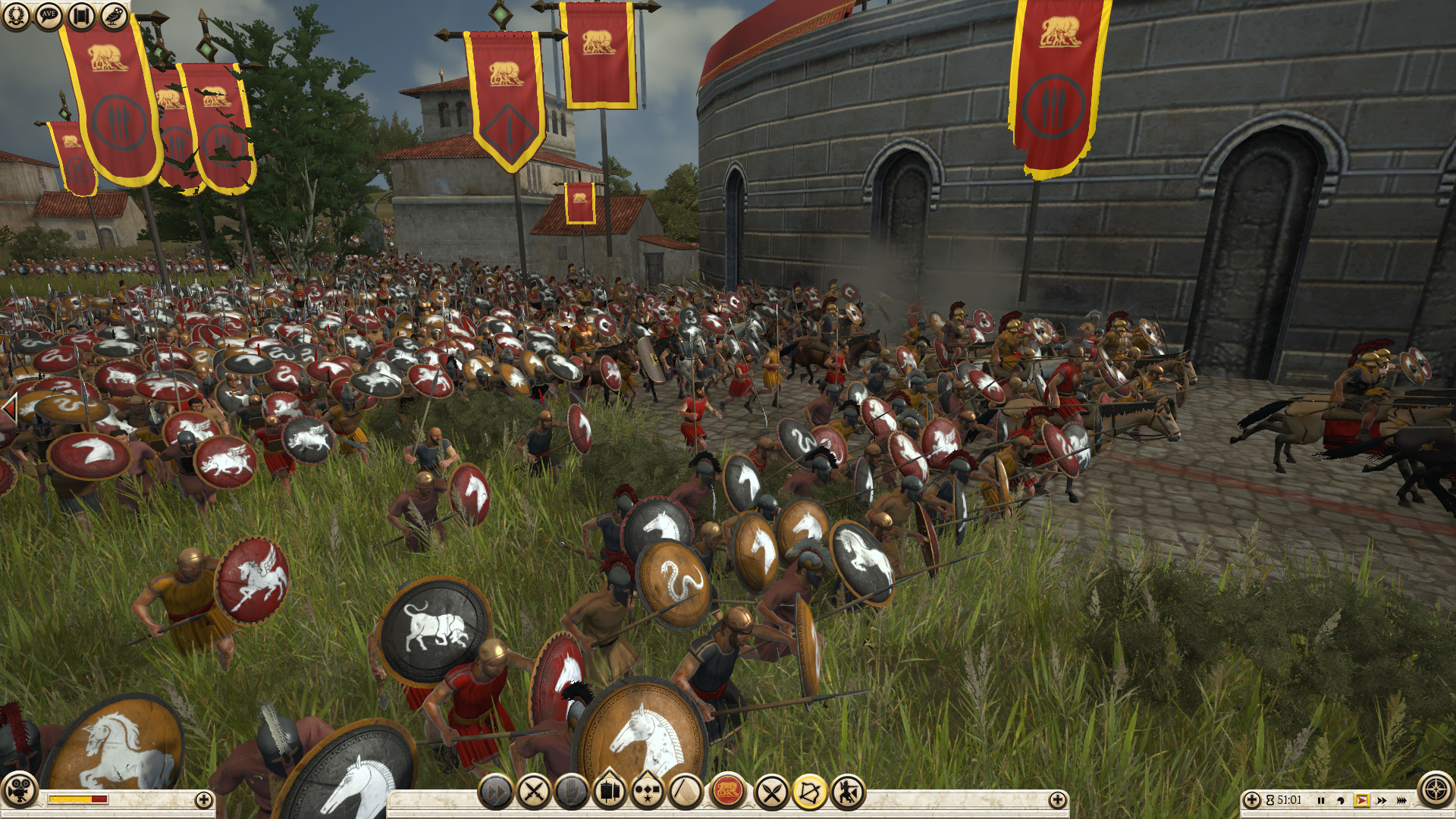Click the owl advisor icon
The height and width of the screenshot is (819, 1456).
[x=115, y=15]
